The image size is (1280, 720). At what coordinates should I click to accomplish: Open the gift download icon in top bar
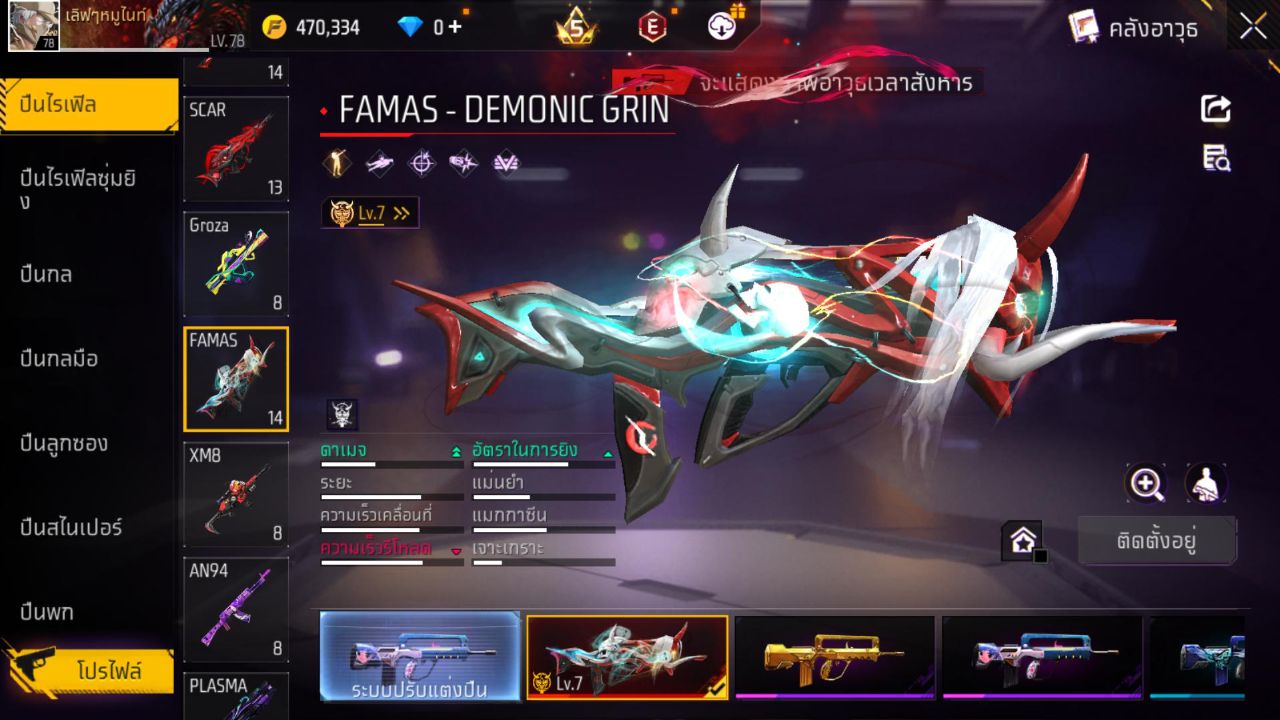(x=720, y=27)
